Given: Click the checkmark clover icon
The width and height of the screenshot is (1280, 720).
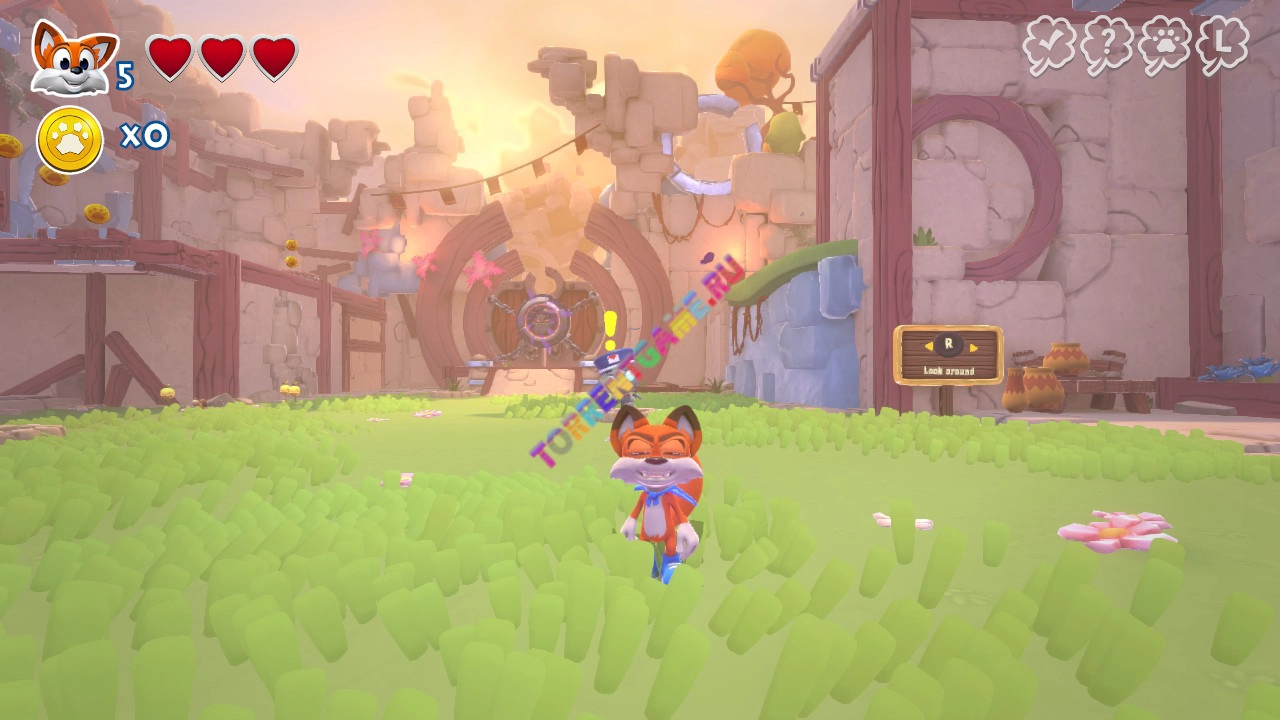Looking at the screenshot, I should tap(1049, 45).
